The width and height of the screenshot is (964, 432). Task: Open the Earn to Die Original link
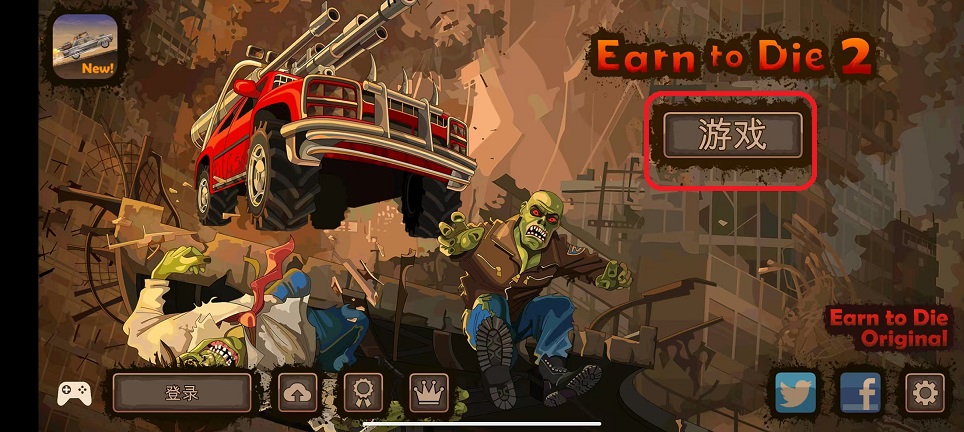pos(888,329)
